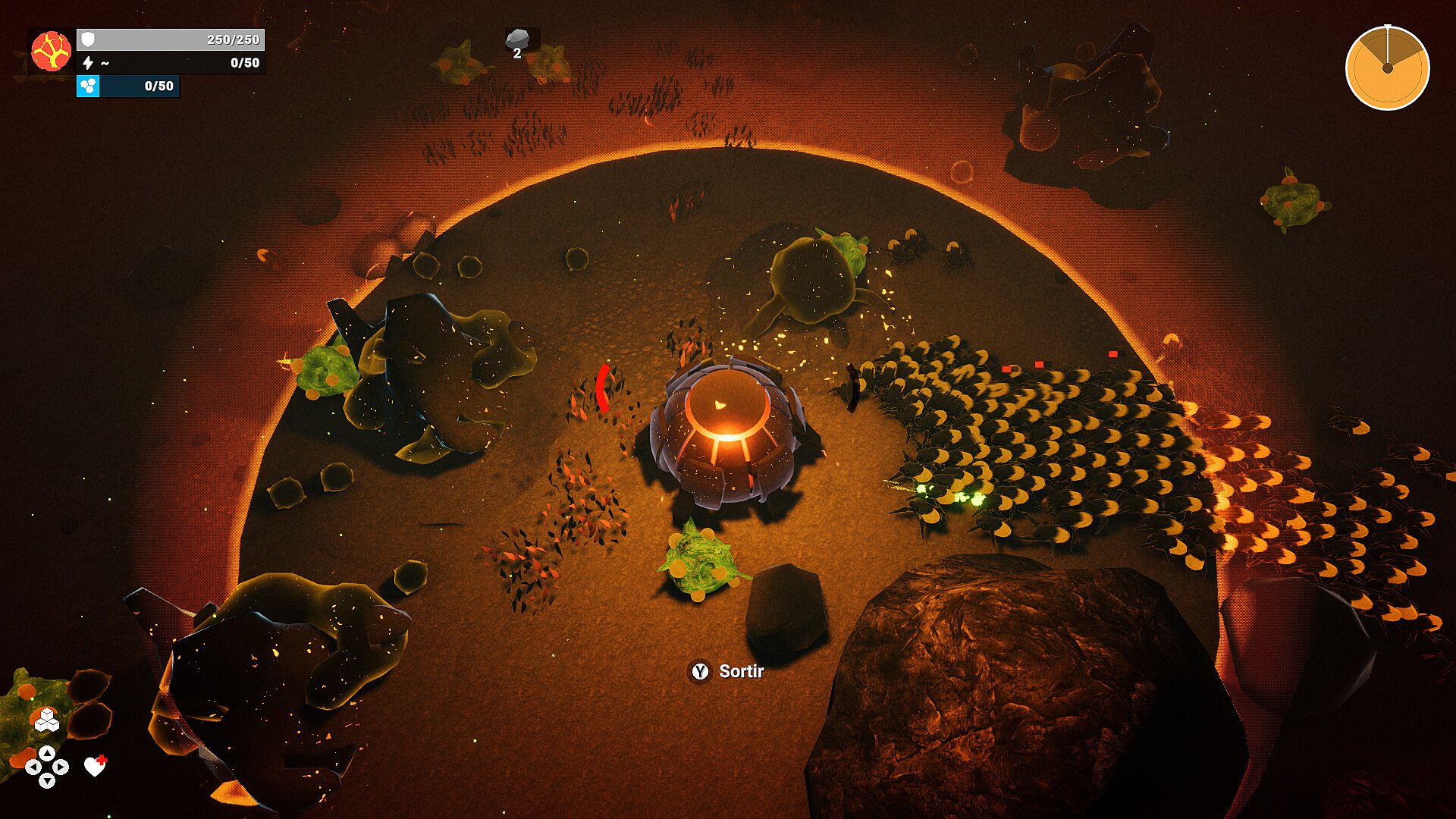1456x819 pixels.
Task: Open the stacked cubes build icon
Action: tap(47, 719)
